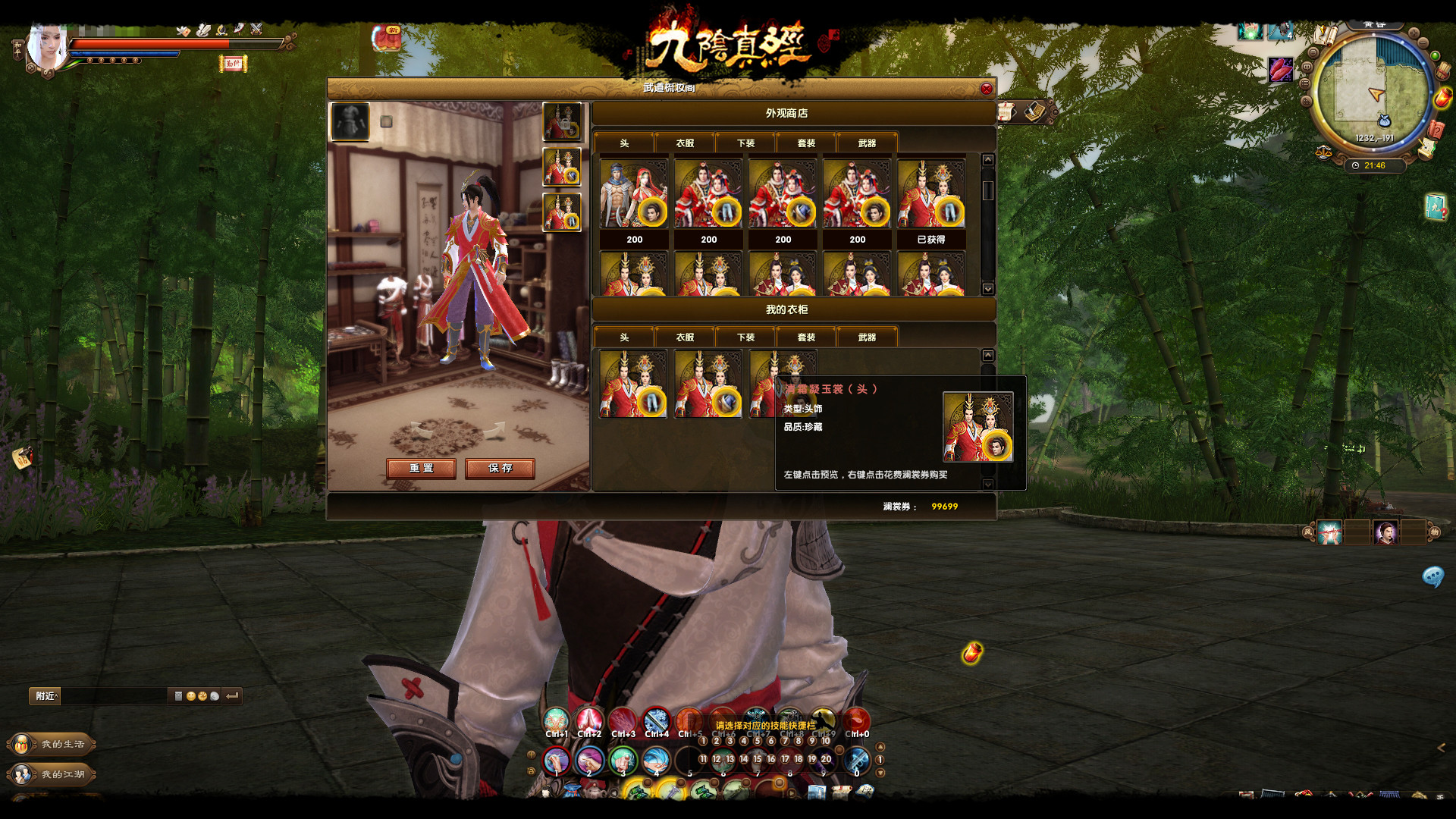This screenshot has width=1456, height=819.
Task: Open the 武器 tab in 我的衣柜
Action: (867, 337)
